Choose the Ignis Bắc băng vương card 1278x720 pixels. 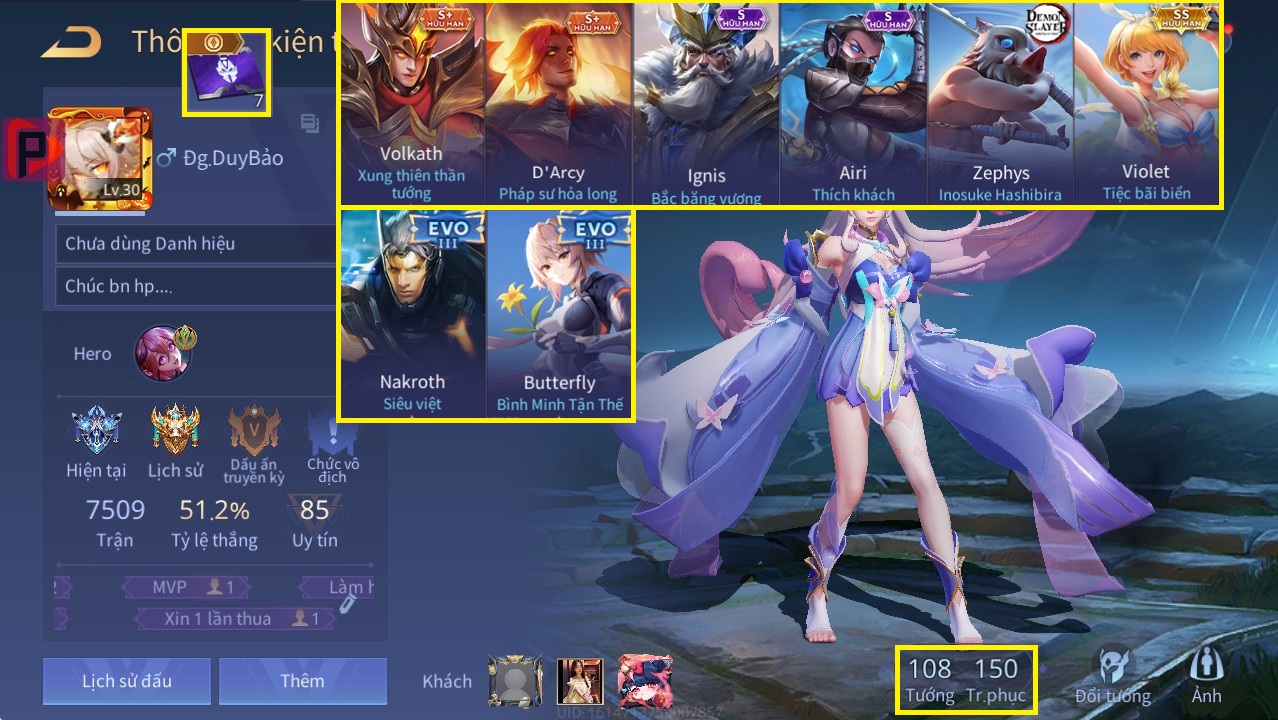pyautogui.click(x=706, y=104)
